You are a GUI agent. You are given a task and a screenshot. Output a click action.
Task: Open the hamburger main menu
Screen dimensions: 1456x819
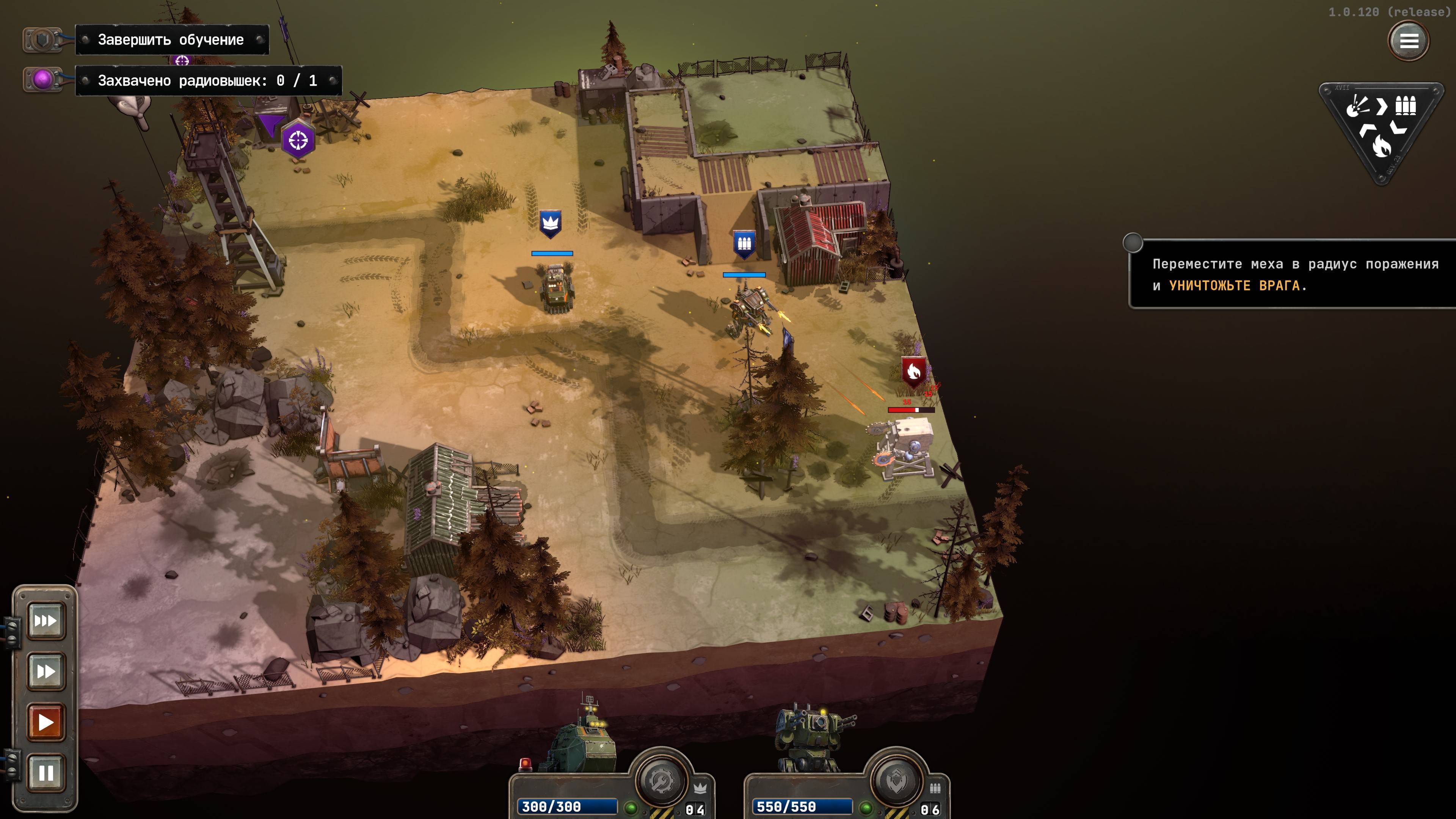1408,41
